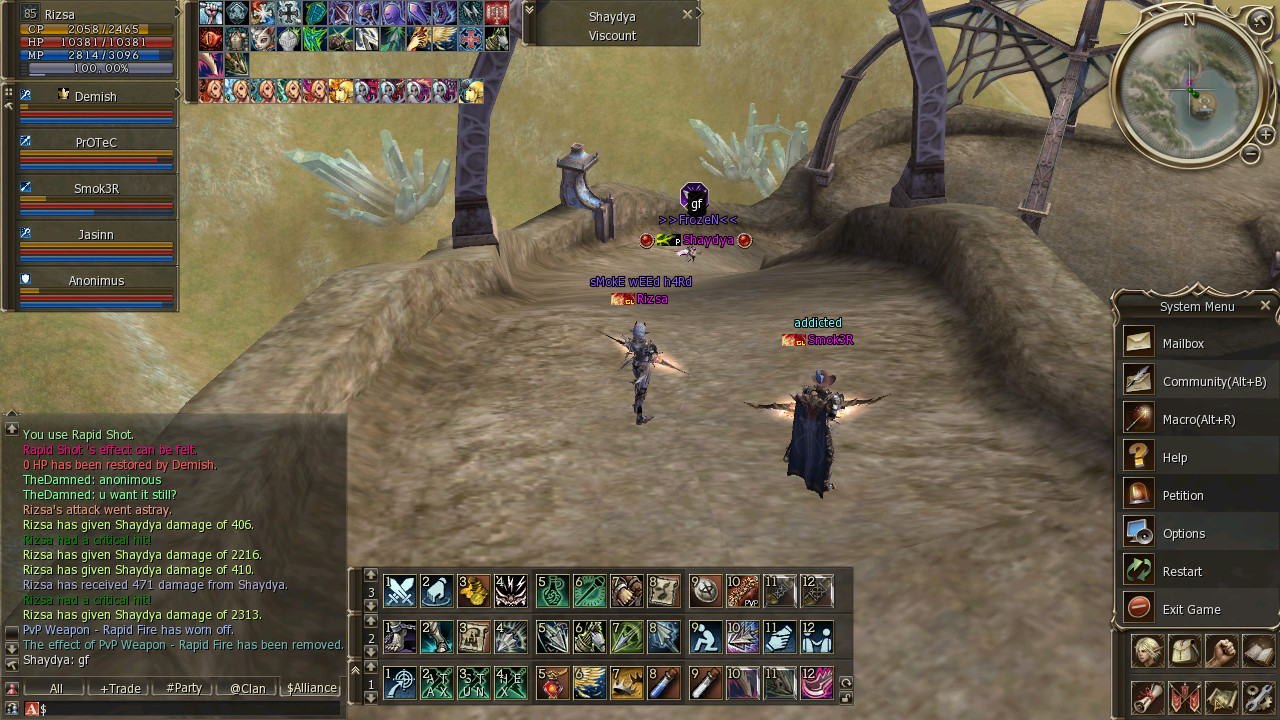Close the System Menu panel
This screenshot has width=1280, height=720.
pyautogui.click(x=1265, y=306)
